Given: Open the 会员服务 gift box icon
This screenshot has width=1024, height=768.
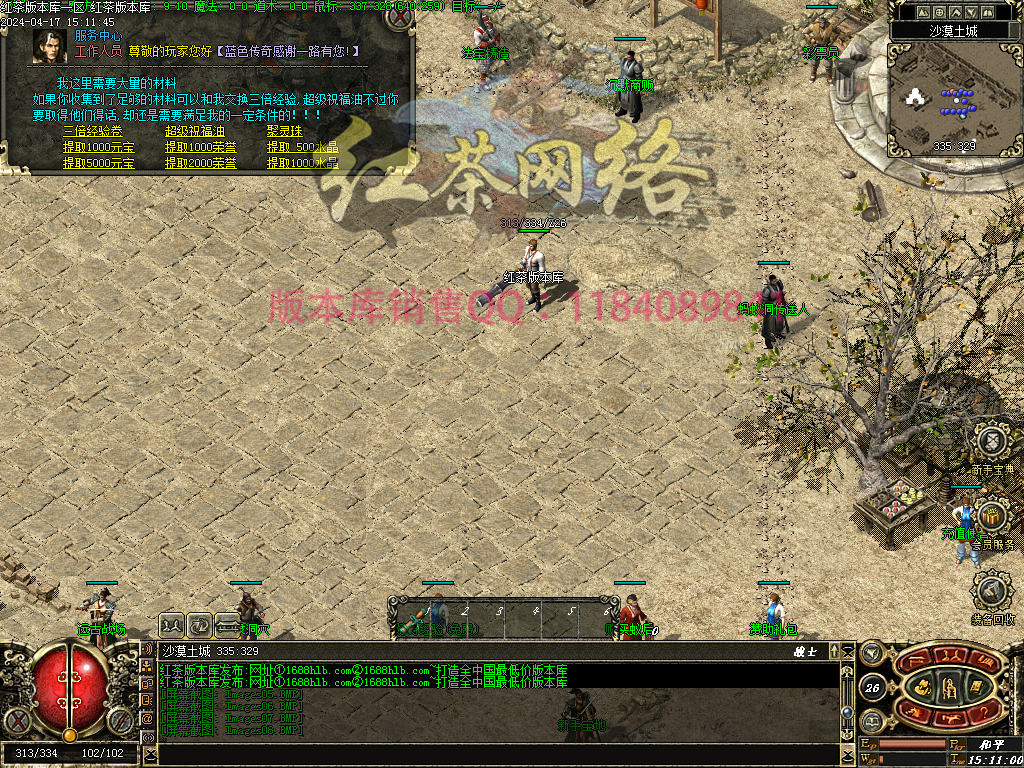Looking at the screenshot, I should click(x=991, y=517).
